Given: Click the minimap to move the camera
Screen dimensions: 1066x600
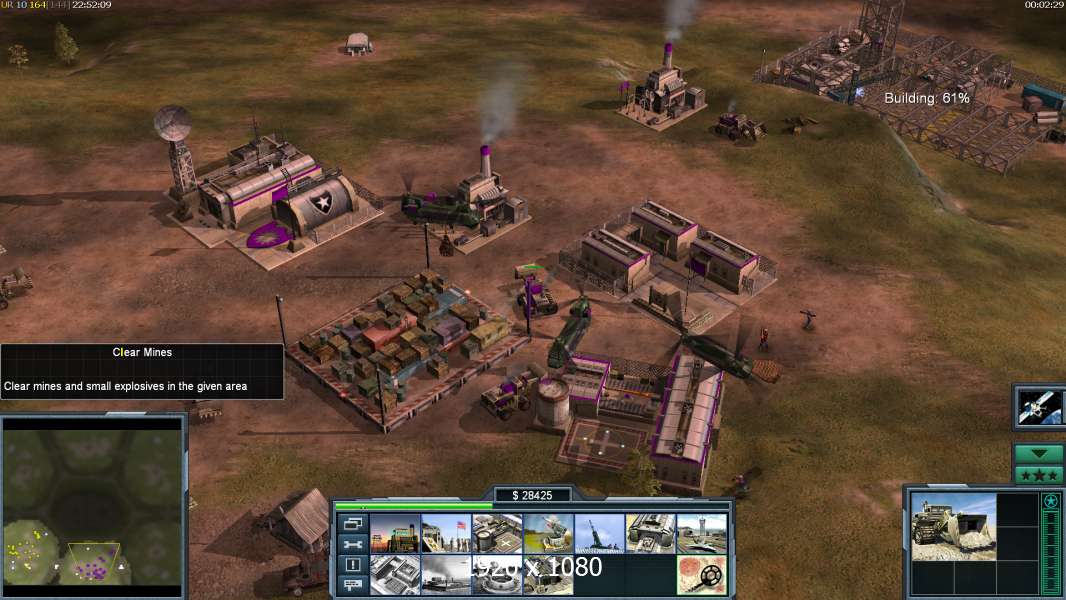Looking at the screenshot, I should pos(93,505).
